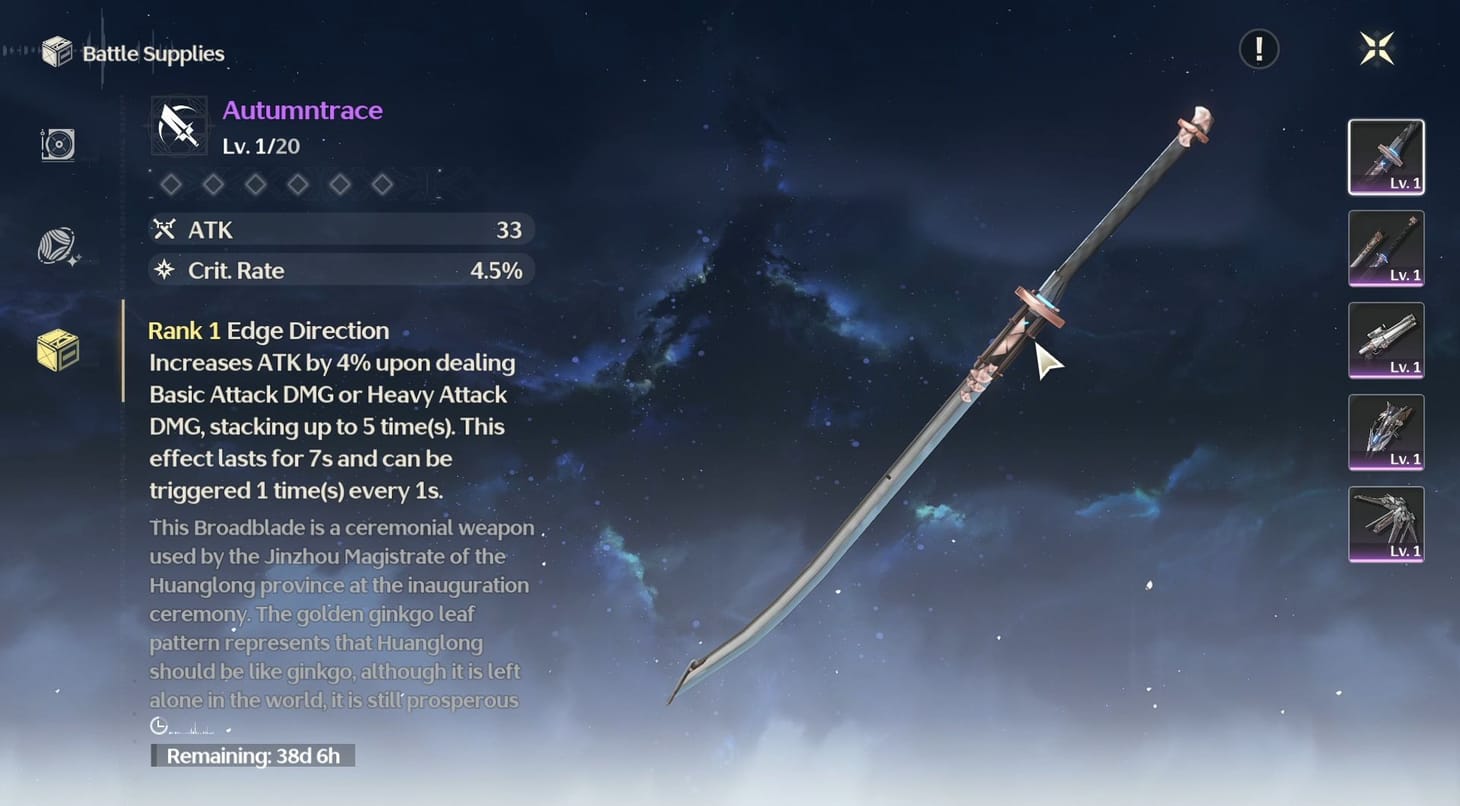
Task: Select the Autumntrace broadblade thumbnail at the top right
Action: click(1386, 156)
